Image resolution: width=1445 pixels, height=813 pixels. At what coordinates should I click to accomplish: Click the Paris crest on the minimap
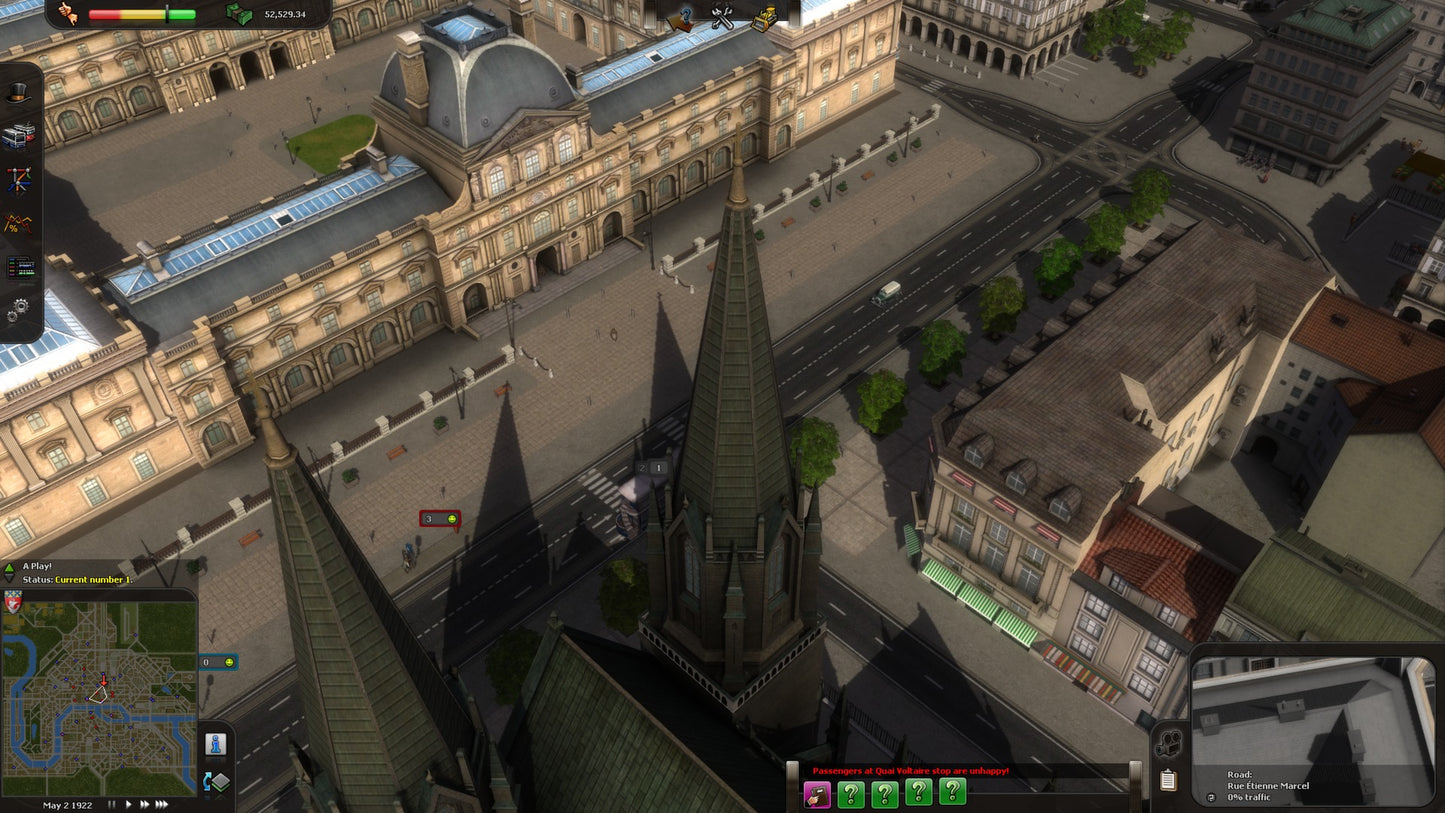[x=13, y=602]
